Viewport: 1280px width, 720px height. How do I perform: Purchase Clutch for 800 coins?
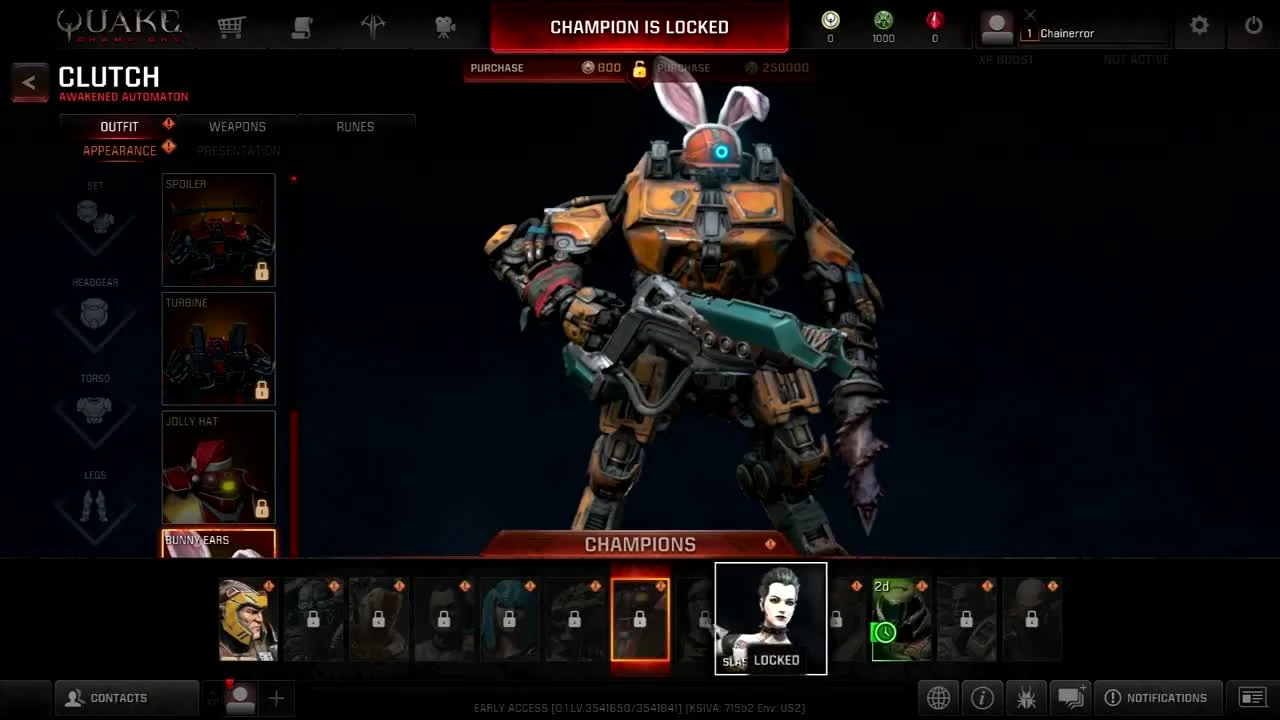pyautogui.click(x=545, y=67)
